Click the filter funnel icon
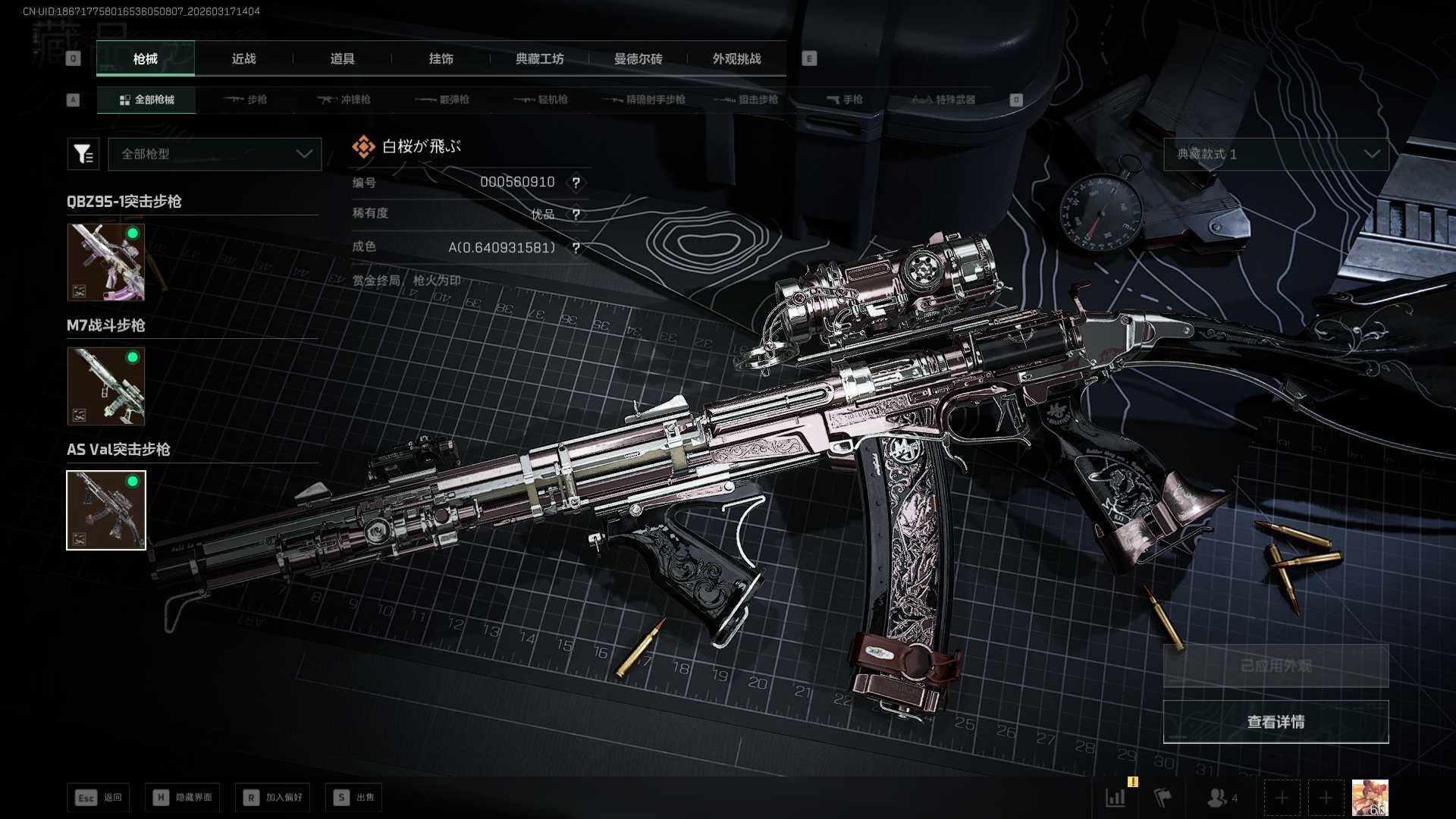 (x=83, y=154)
